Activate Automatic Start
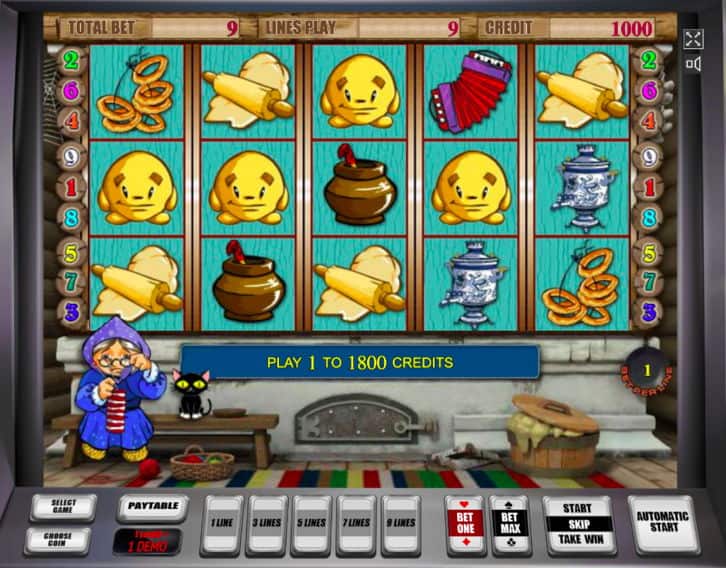The width and height of the screenshot is (726, 568). click(x=663, y=523)
